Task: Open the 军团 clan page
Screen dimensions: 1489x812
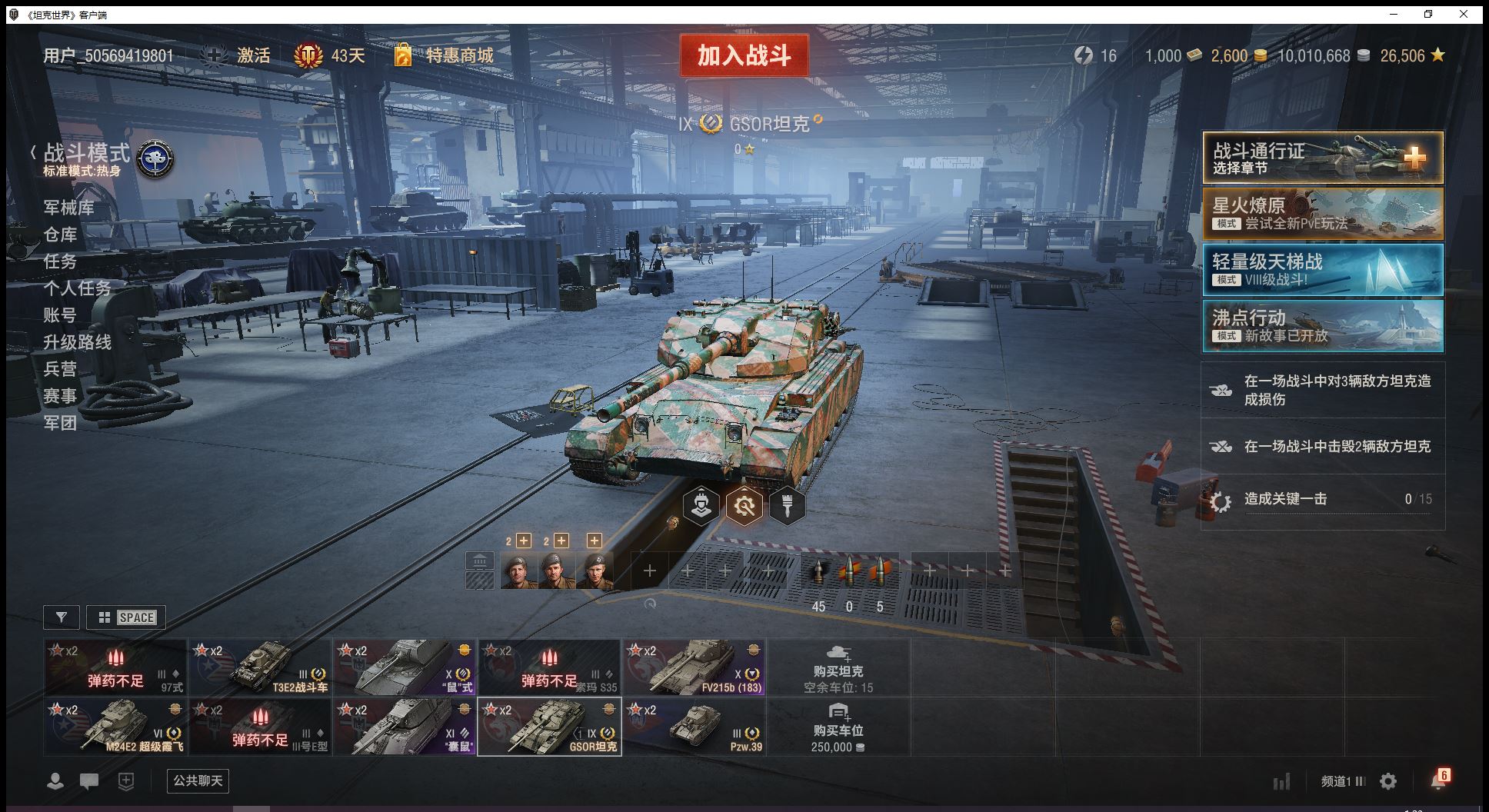Action: (60, 423)
